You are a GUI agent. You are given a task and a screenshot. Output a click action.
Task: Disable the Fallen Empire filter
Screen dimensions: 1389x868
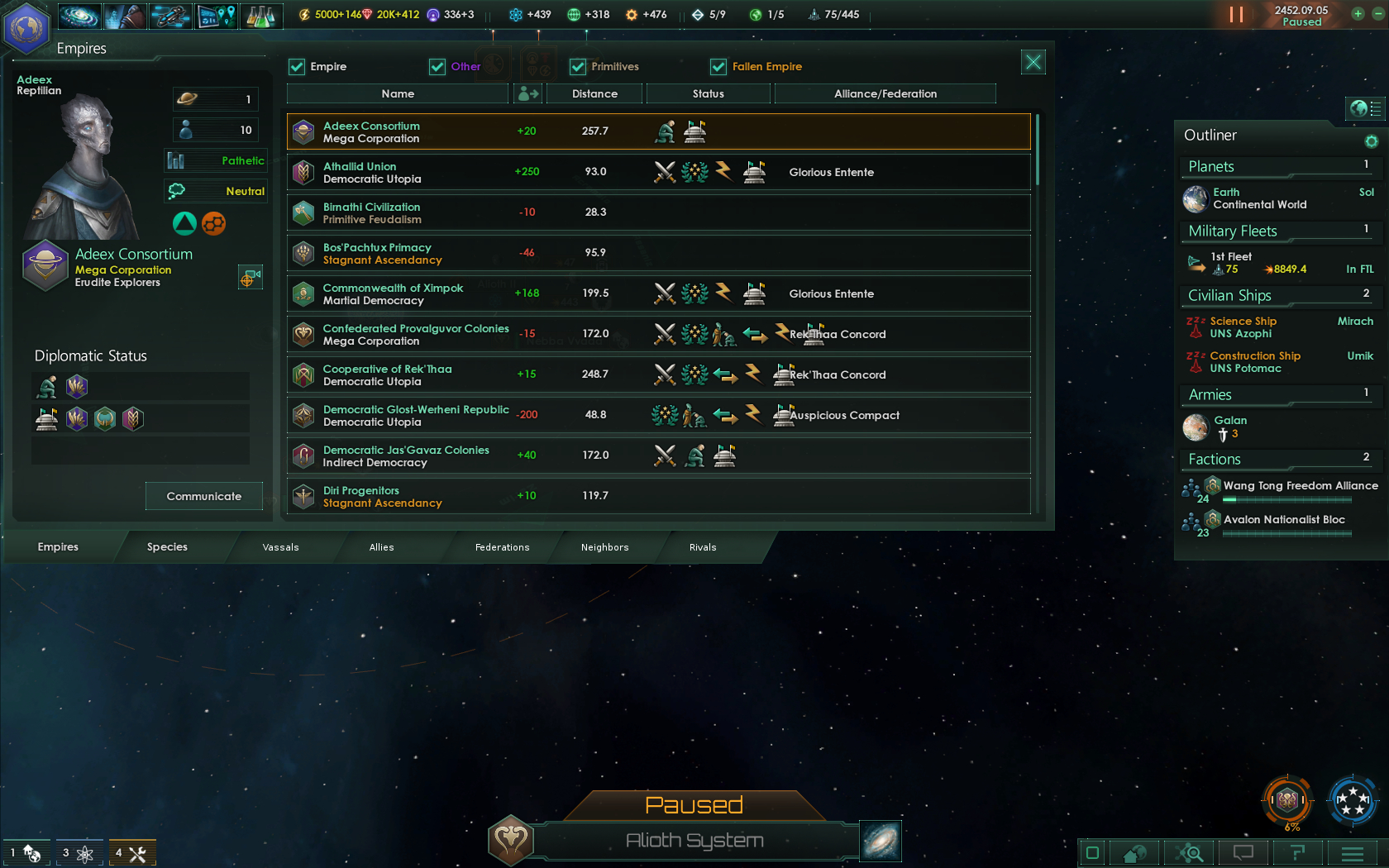pos(718,66)
